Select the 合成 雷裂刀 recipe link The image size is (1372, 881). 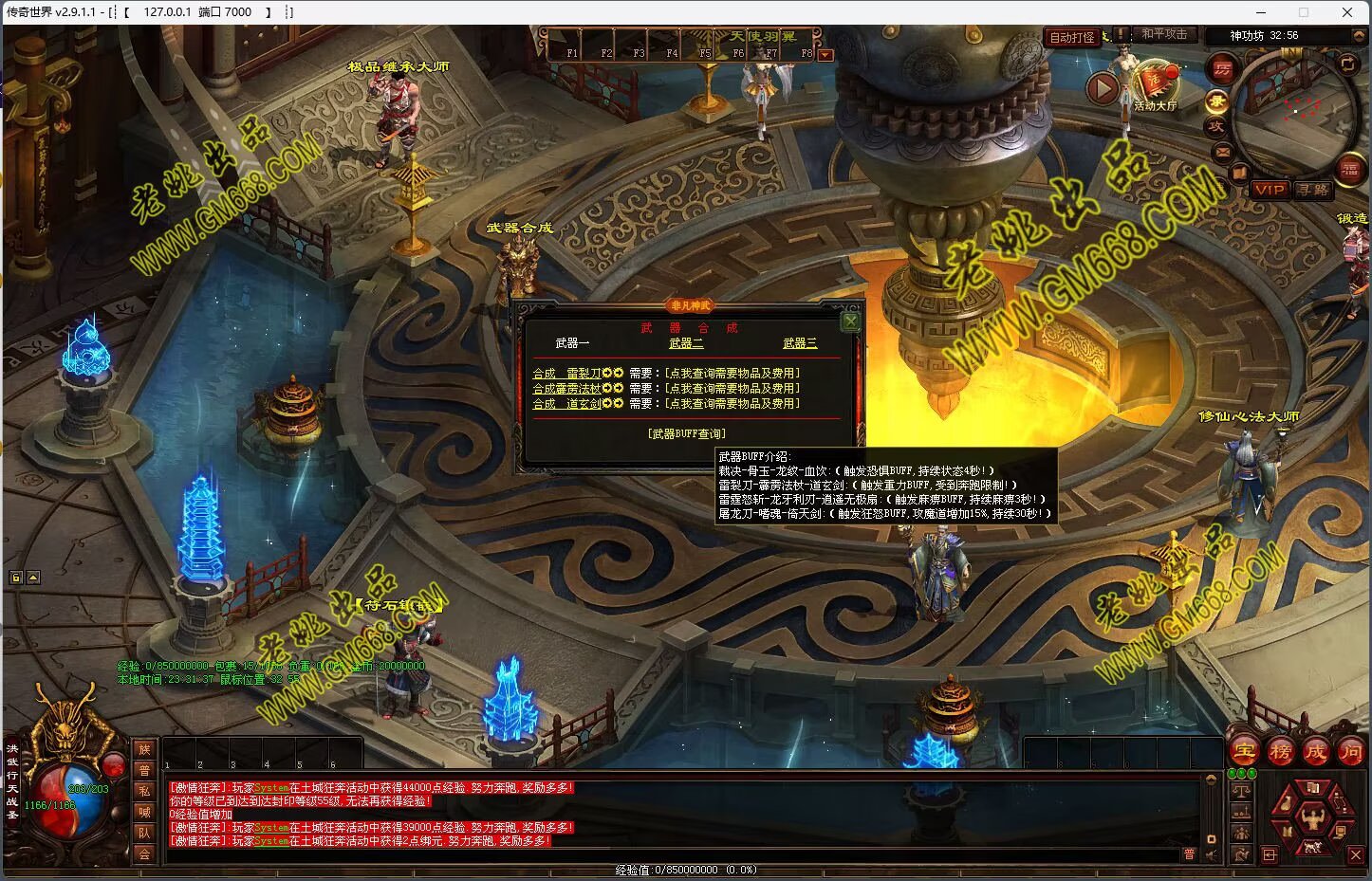click(x=567, y=374)
